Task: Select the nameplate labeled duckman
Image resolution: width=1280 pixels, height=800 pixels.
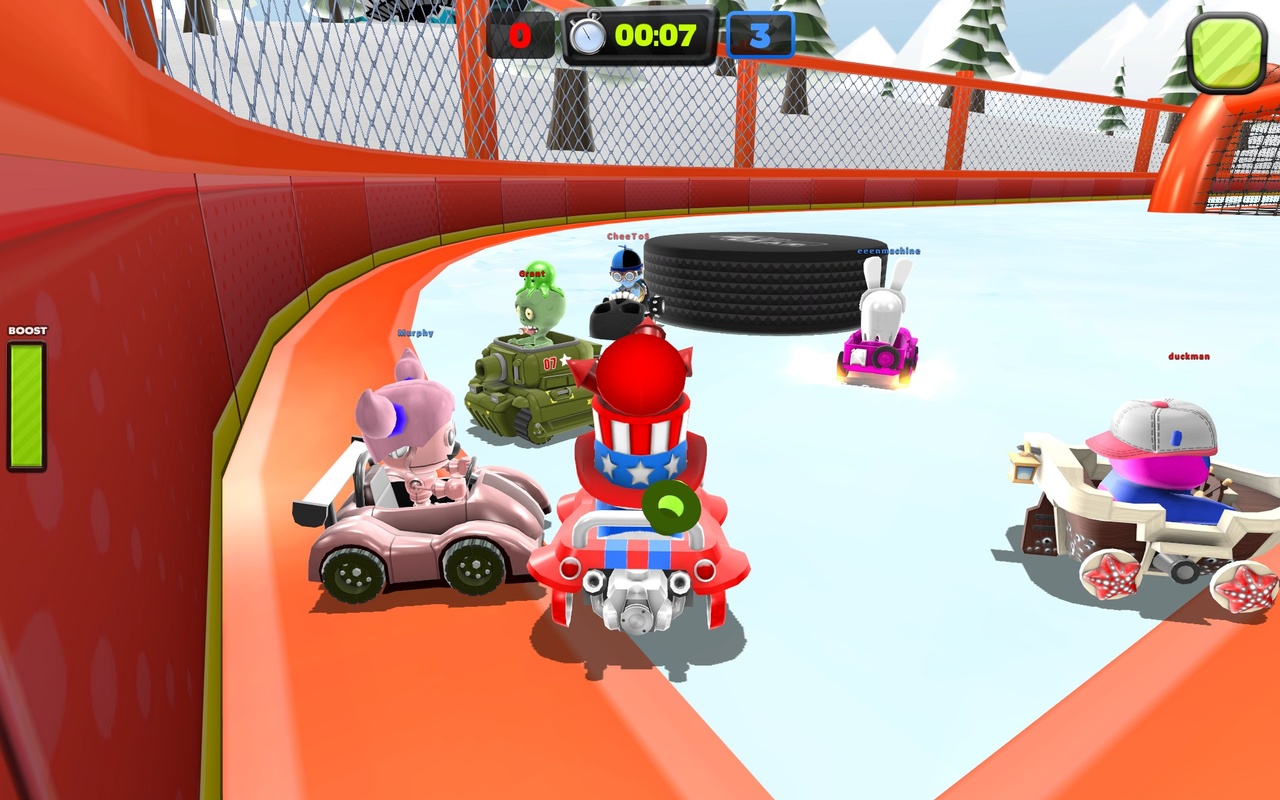Action: coord(1188,356)
